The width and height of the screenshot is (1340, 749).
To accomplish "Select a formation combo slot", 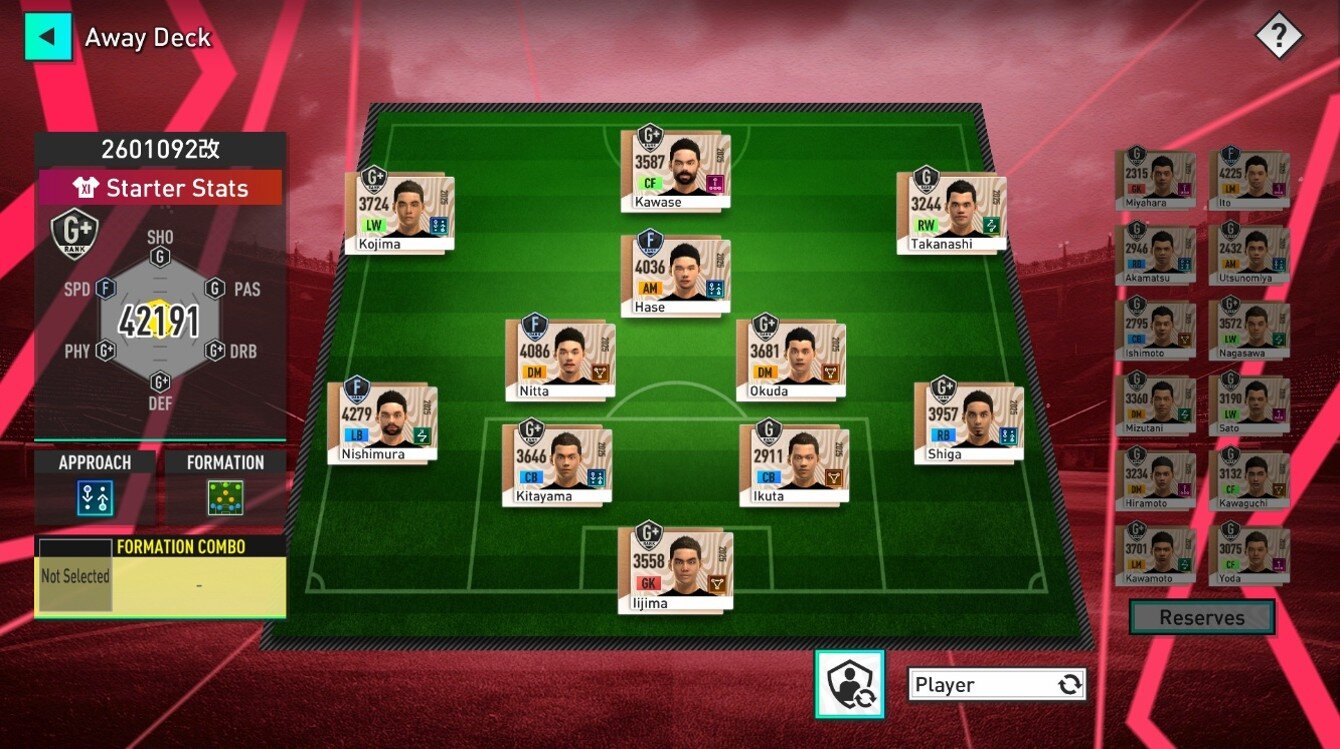I will [74, 577].
